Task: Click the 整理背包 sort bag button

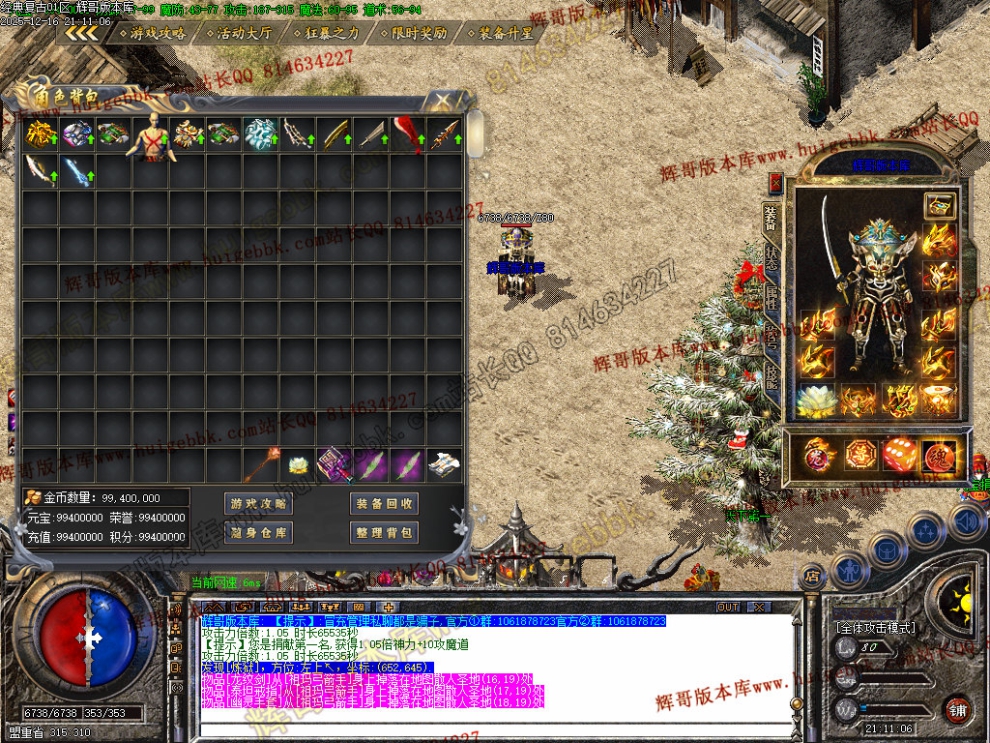Action: point(384,533)
